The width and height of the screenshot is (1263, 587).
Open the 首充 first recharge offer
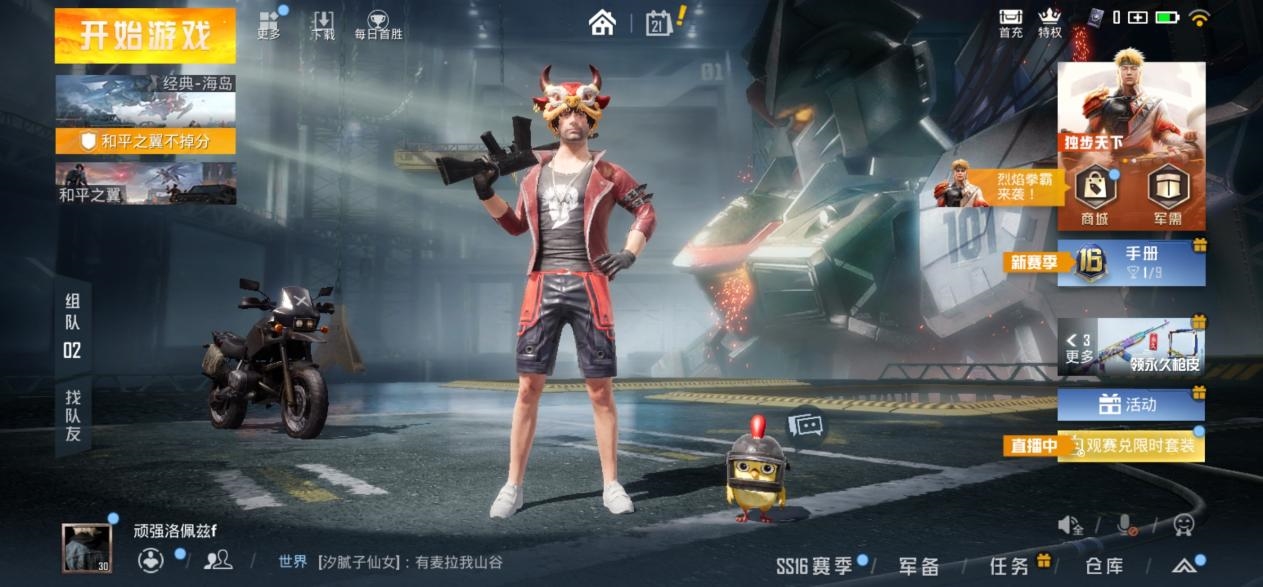click(x=1011, y=23)
